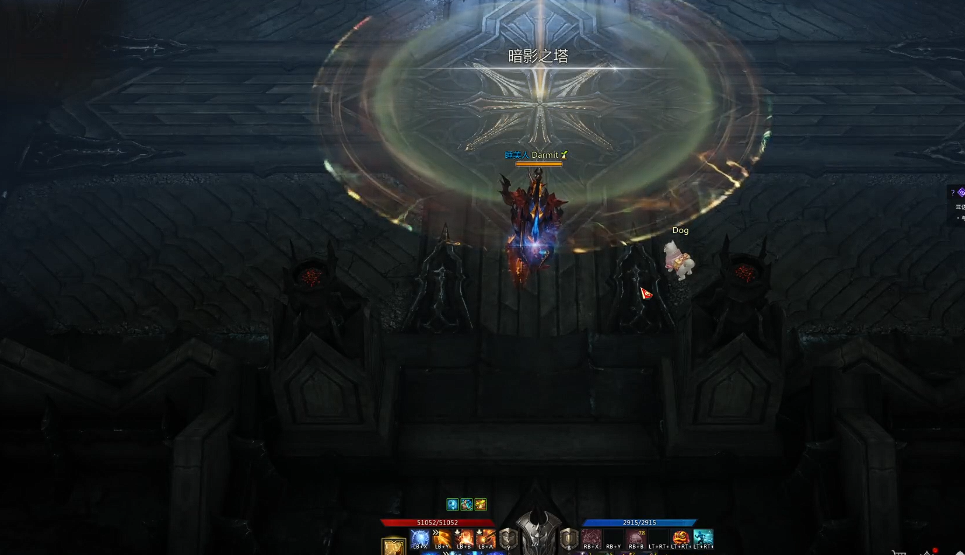965x555 pixels.
Task: Use the orange slash skill on LB+Y
Action: [443, 539]
